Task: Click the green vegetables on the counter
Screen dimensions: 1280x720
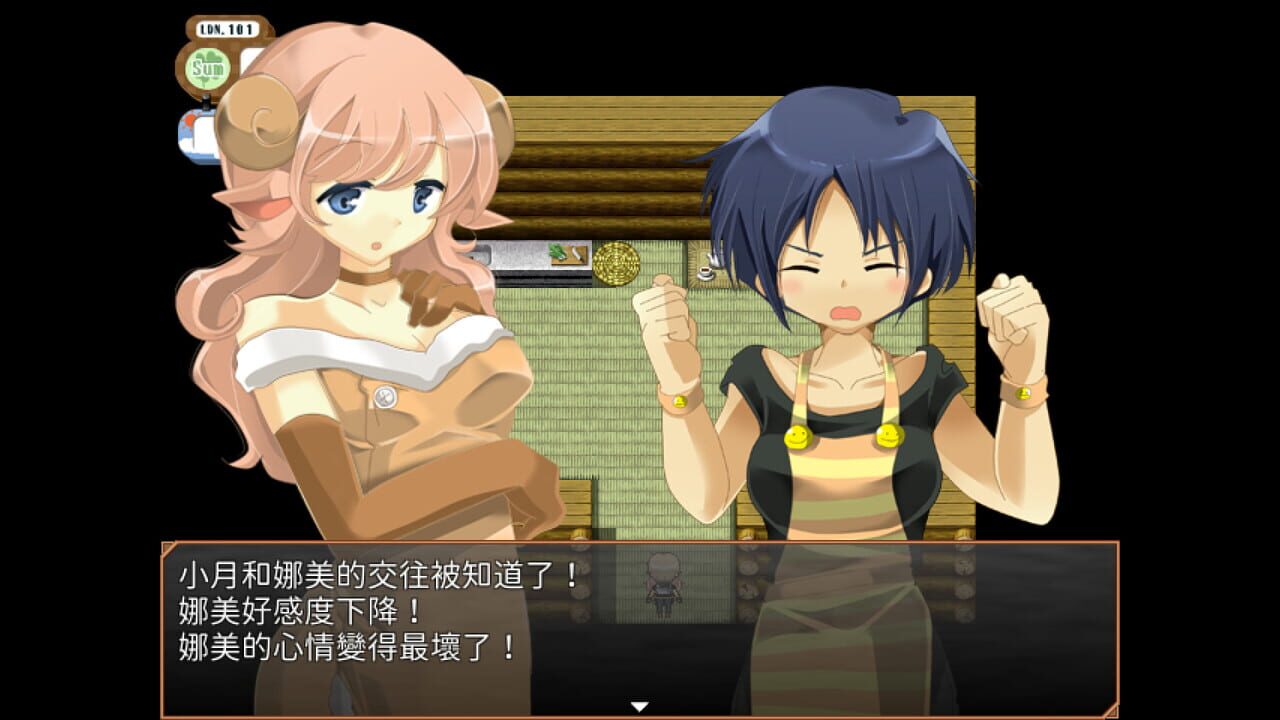Action: click(x=557, y=252)
